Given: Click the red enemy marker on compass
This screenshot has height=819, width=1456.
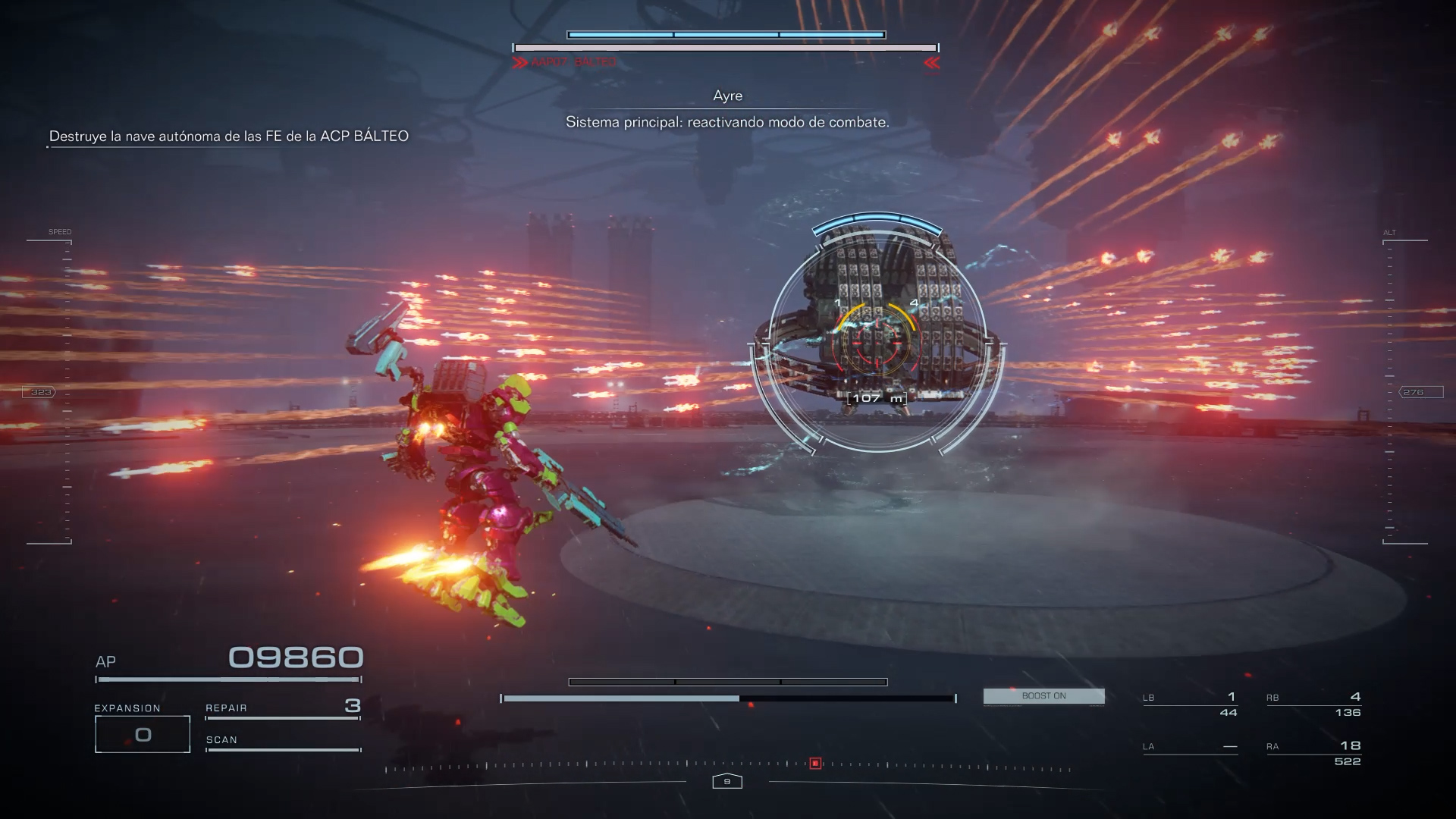Looking at the screenshot, I should pos(815,764).
